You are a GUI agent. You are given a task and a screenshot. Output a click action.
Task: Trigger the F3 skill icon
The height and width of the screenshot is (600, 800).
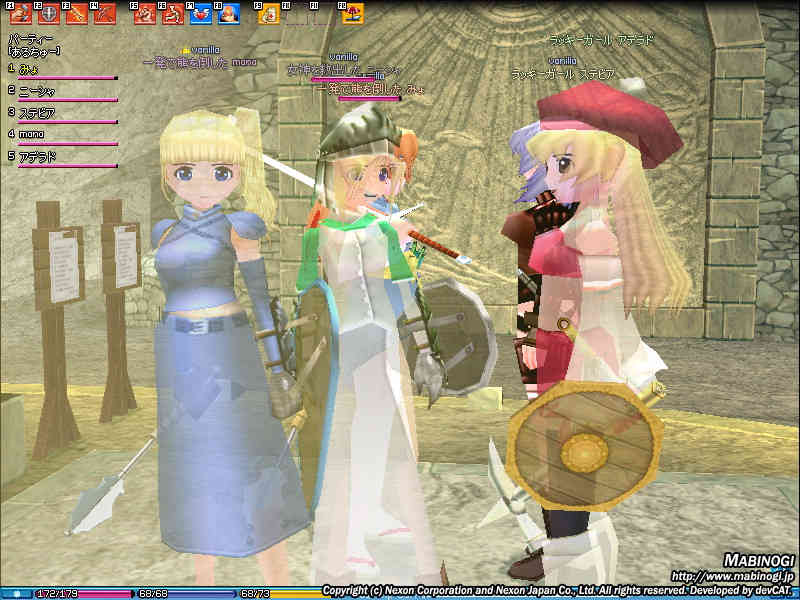(76, 14)
